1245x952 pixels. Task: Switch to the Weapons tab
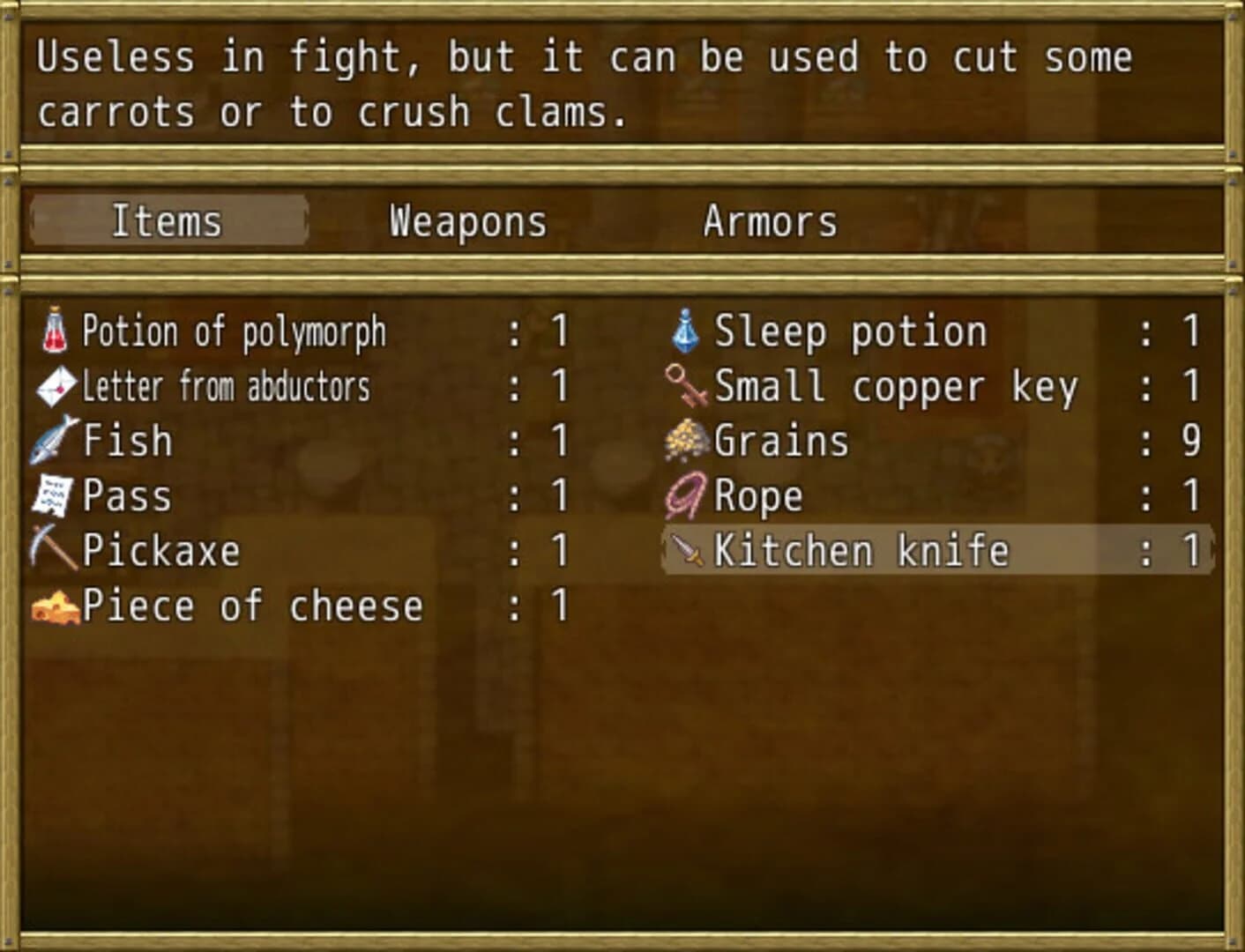(x=467, y=221)
